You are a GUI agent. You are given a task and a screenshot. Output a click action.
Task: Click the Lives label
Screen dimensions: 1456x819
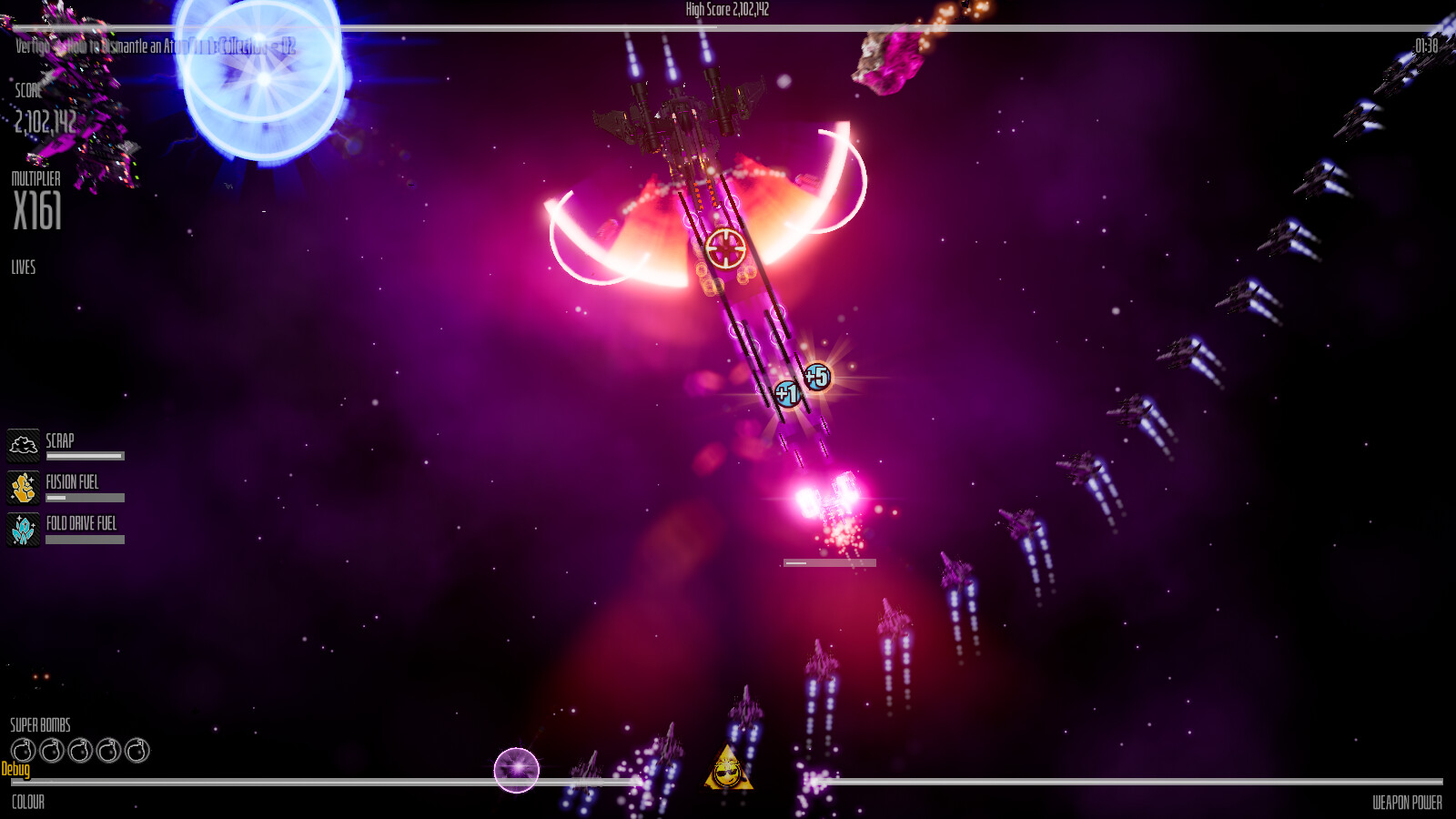(x=23, y=268)
